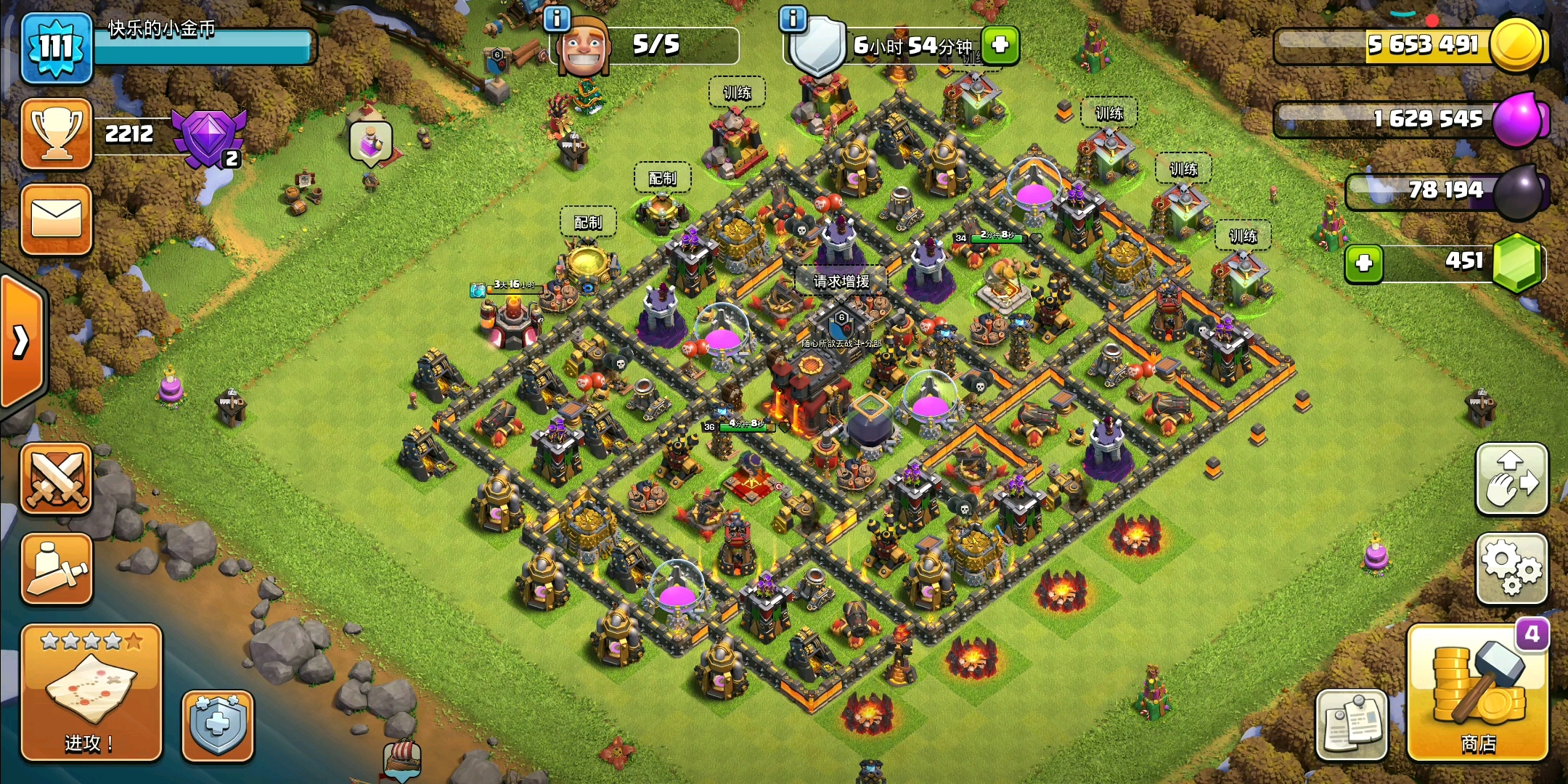Open the settings gears button
1568x784 pixels.
point(1512,568)
